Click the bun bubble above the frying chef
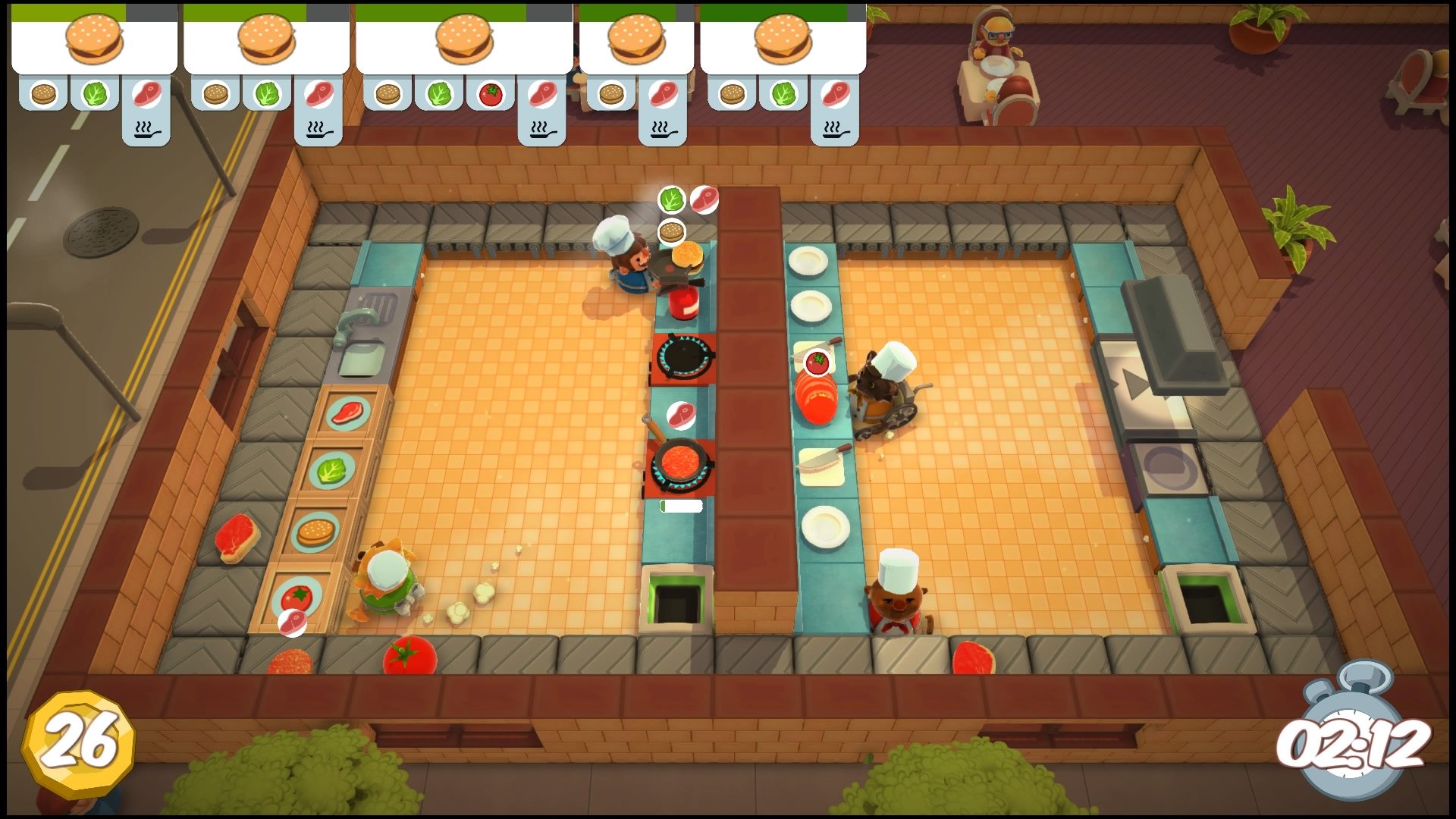Viewport: 1456px width, 819px height. coord(671,231)
